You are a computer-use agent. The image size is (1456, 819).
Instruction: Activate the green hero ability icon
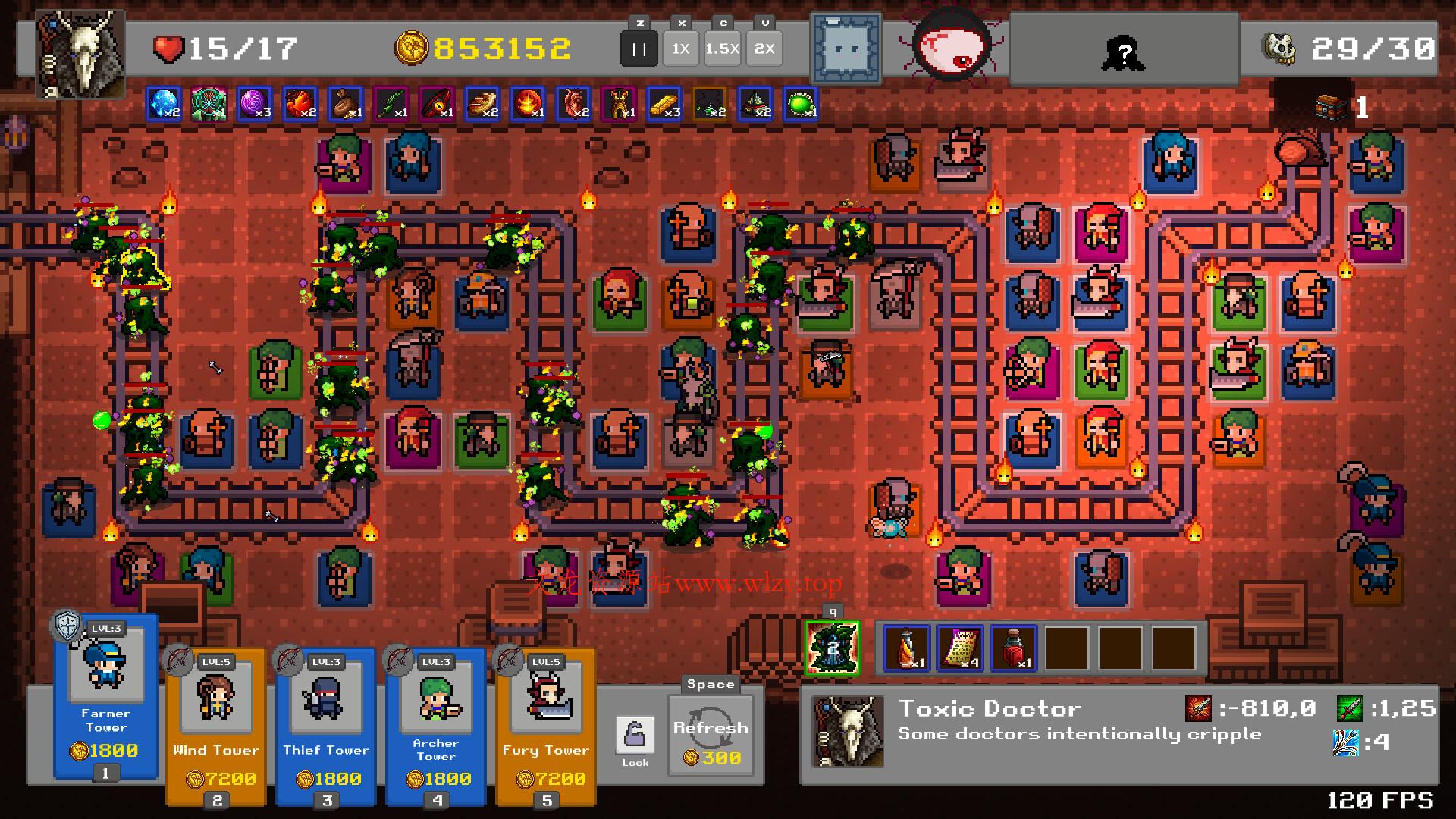tap(832, 648)
